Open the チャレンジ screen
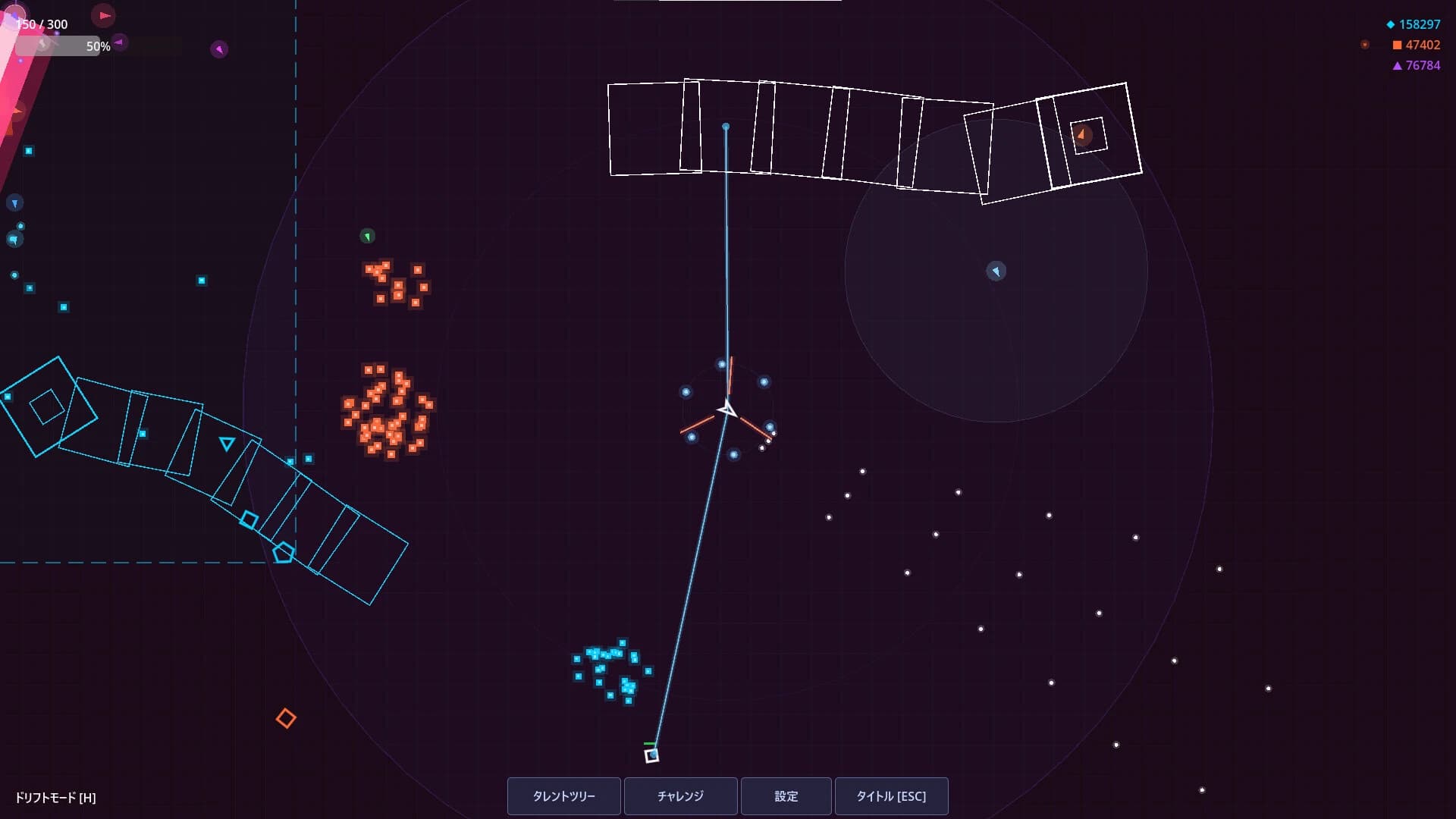The image size is (1456, 819). pyautogui.click(x=680, y=796)
